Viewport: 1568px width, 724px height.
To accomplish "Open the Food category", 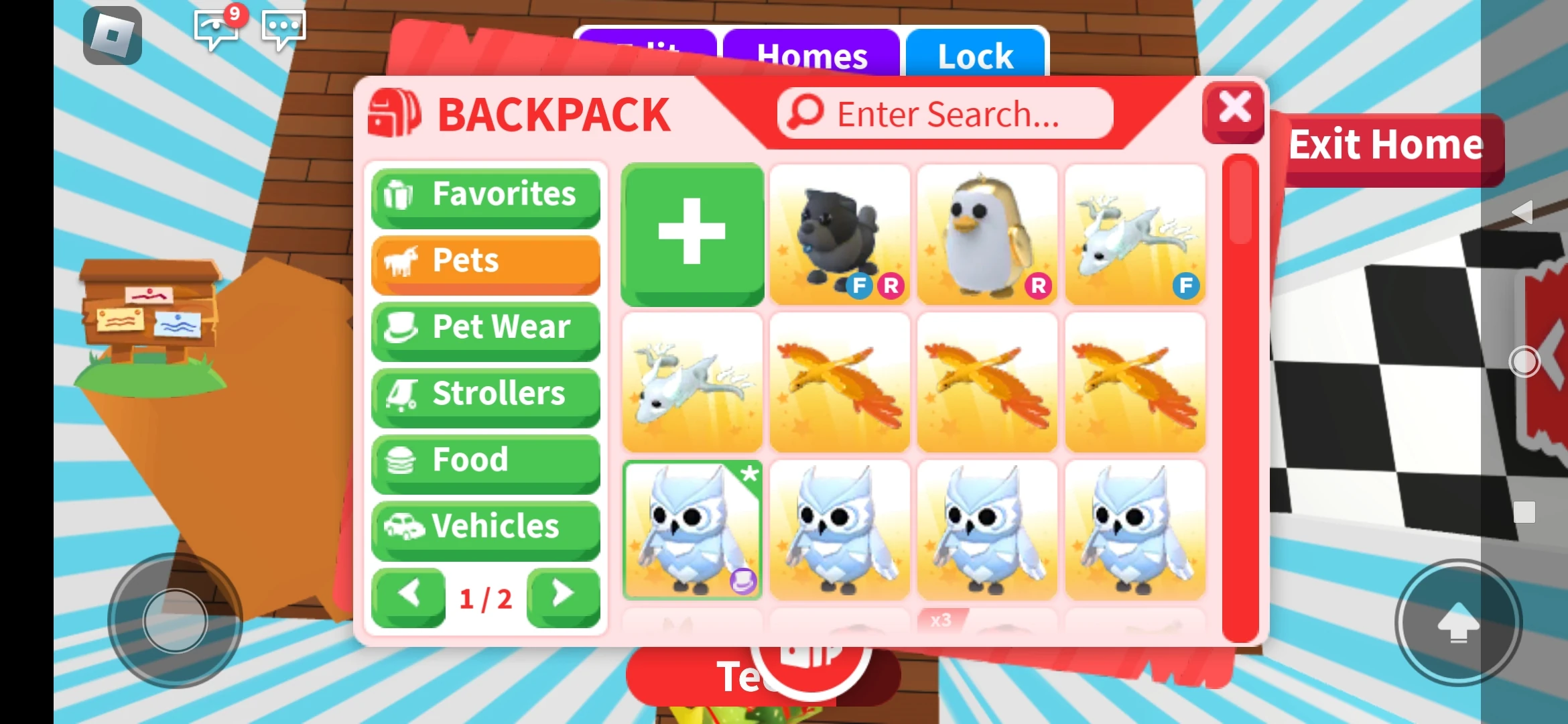I will (x=484, y=460).
